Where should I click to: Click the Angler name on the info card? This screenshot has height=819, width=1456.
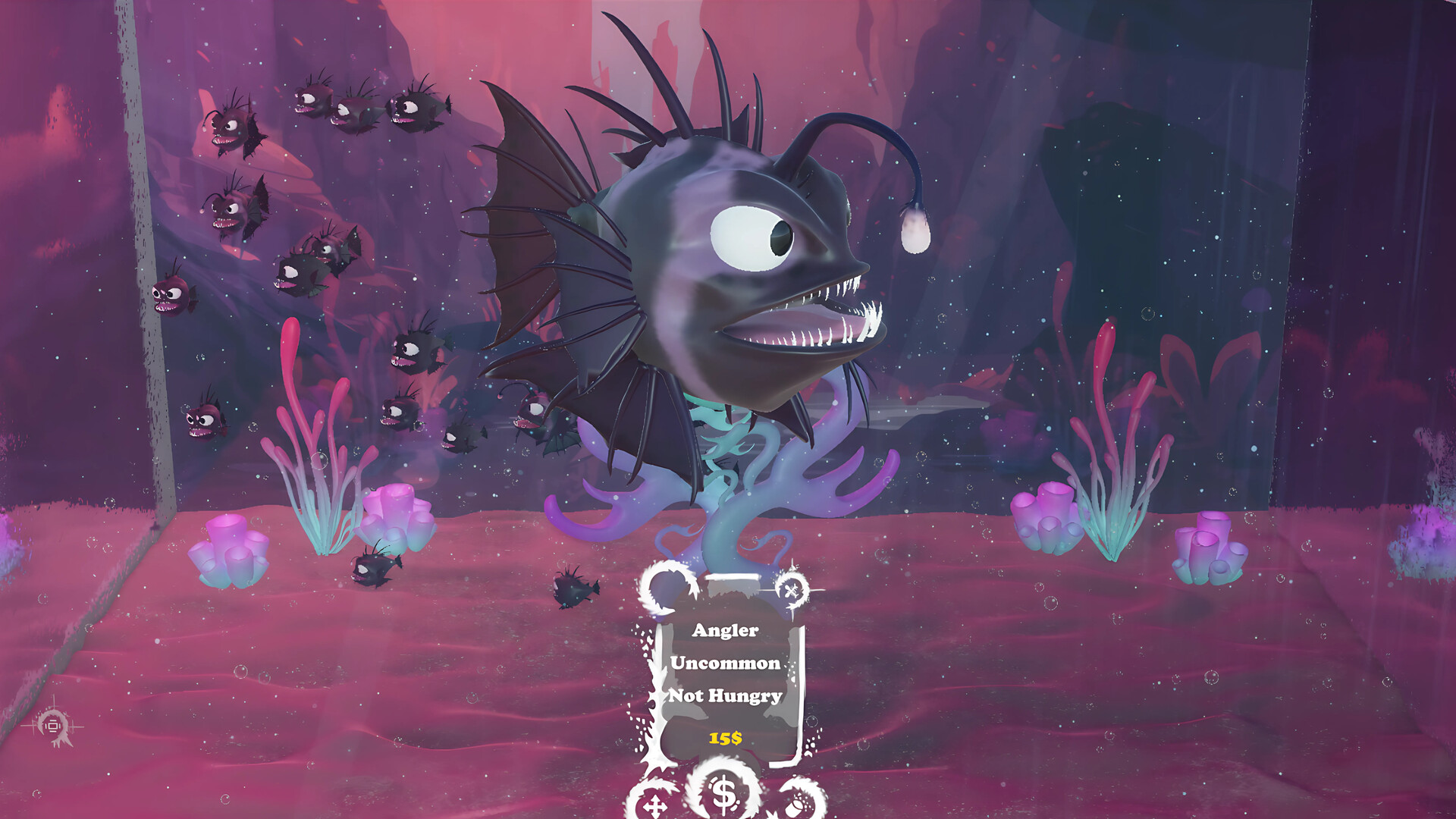724,632
